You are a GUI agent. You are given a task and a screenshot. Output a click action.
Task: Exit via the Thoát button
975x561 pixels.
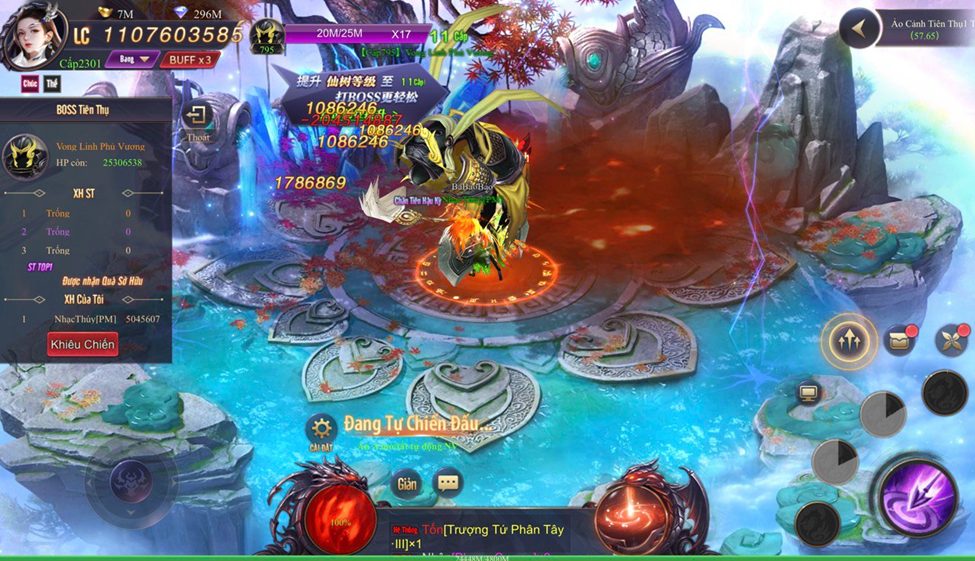point(197,120)
